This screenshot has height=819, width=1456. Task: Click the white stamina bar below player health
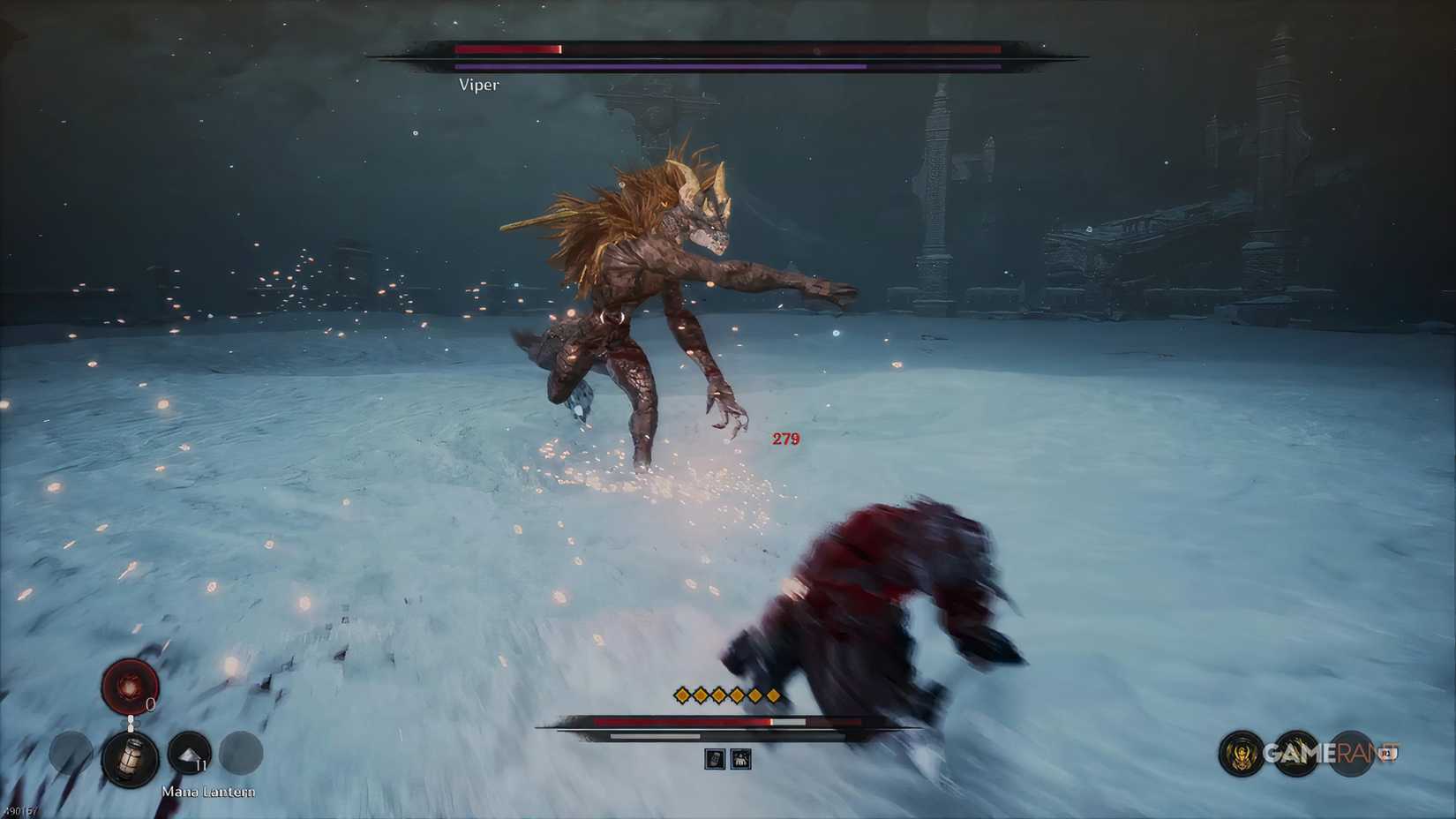[654, 736]
